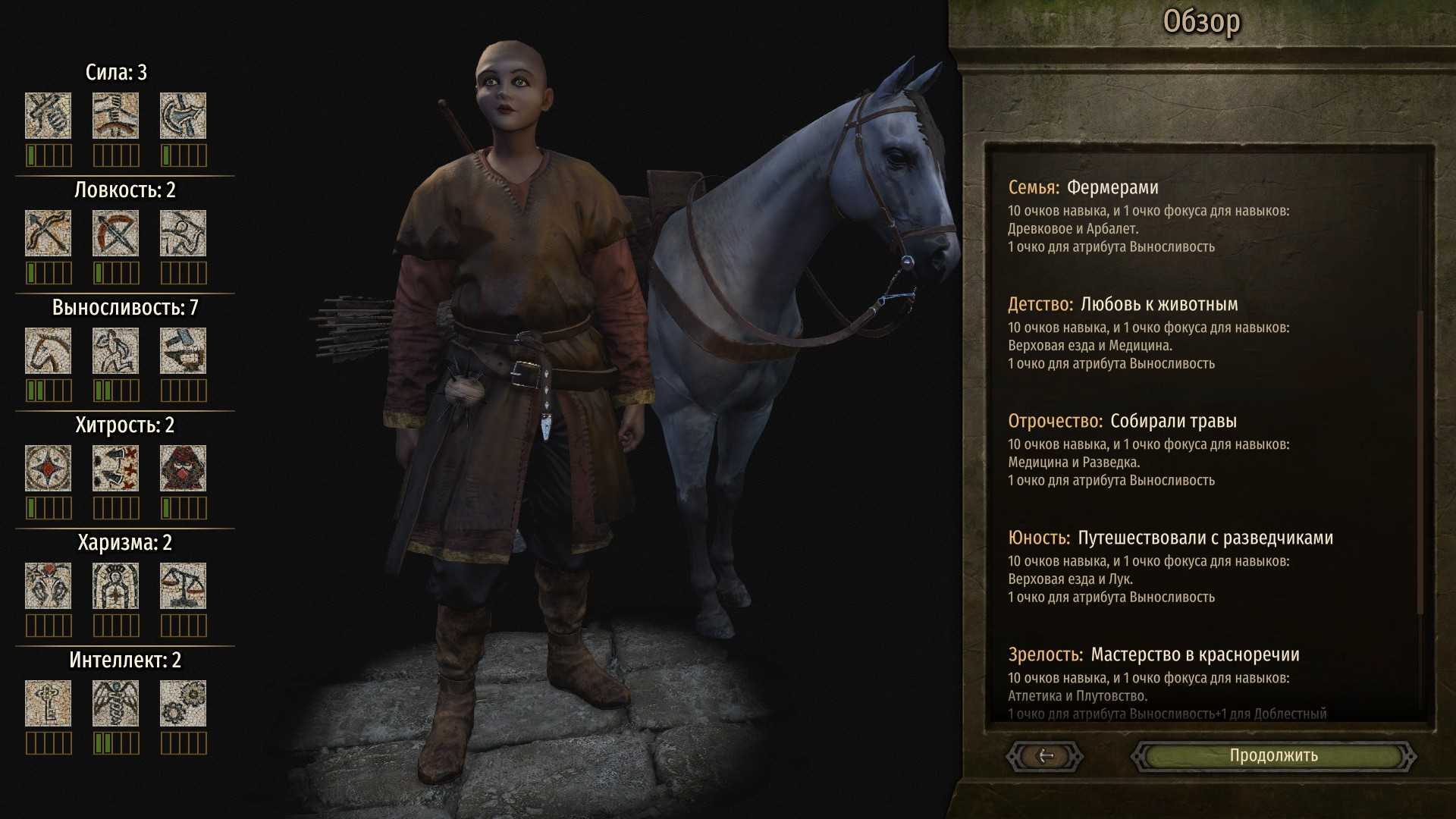The image size is (1456, 819).
Task: Select the one-handed sword skill icon
Action: [48, 116]
